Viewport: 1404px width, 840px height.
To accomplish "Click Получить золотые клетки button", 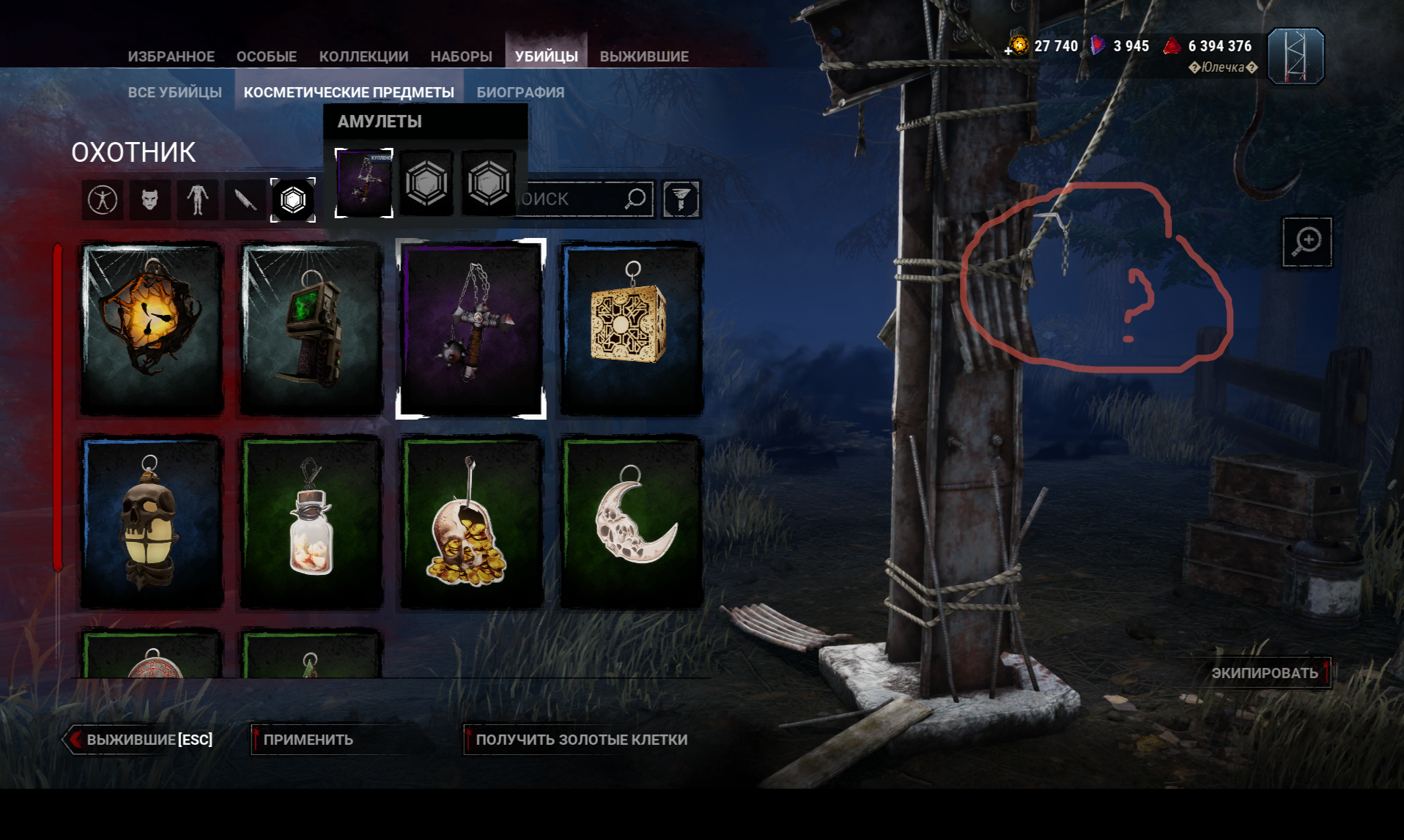I will [x=581, y=740].
